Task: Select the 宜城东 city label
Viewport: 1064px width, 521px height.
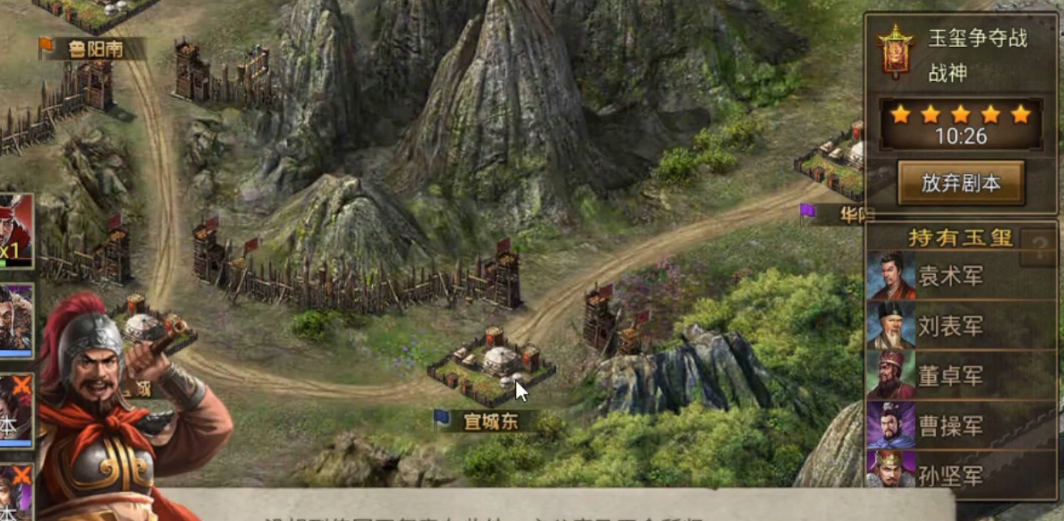Action: pyautogui.click(x=489, y=421)
